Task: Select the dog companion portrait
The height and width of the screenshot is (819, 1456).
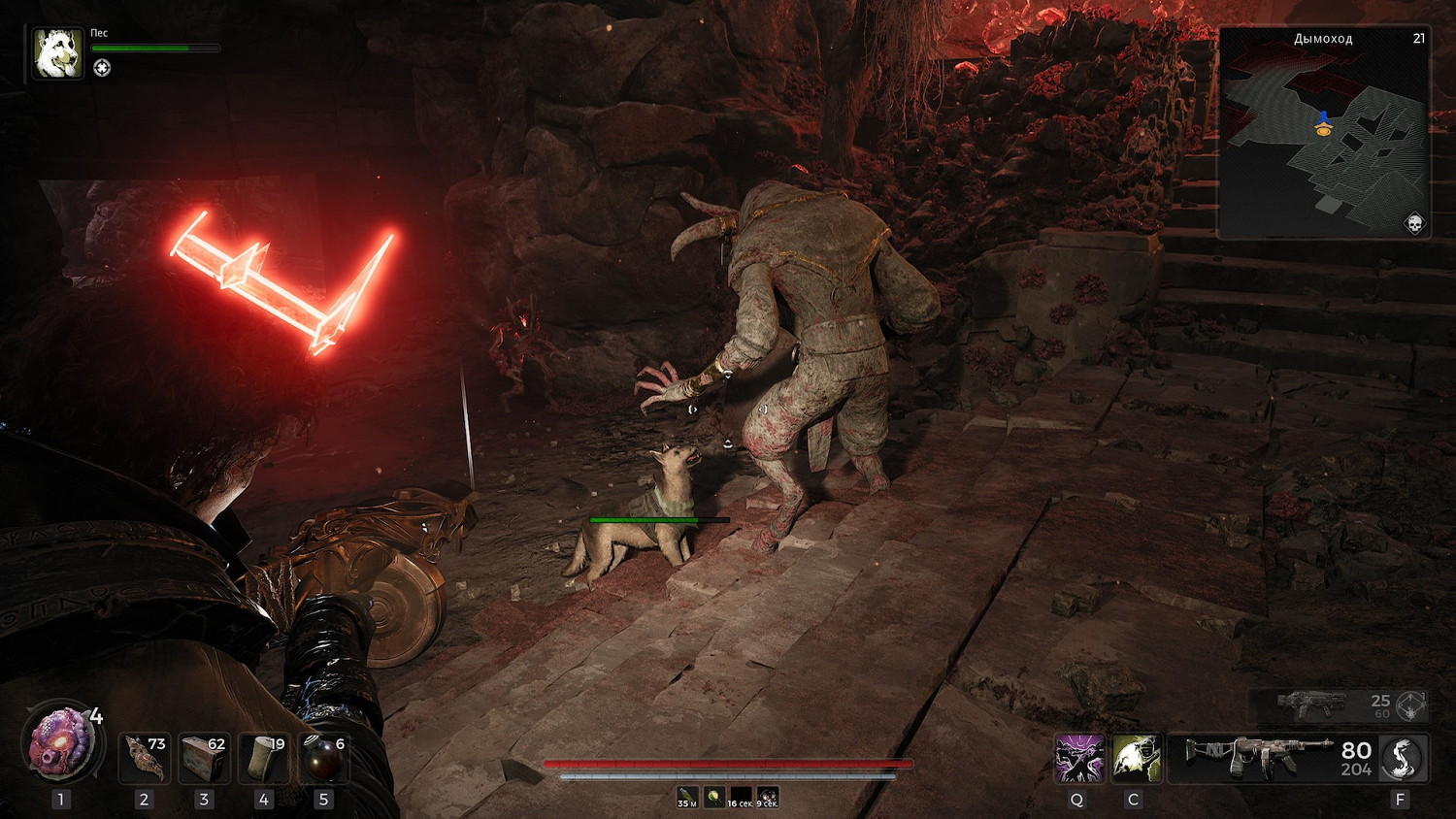Action: pos(56,52)
